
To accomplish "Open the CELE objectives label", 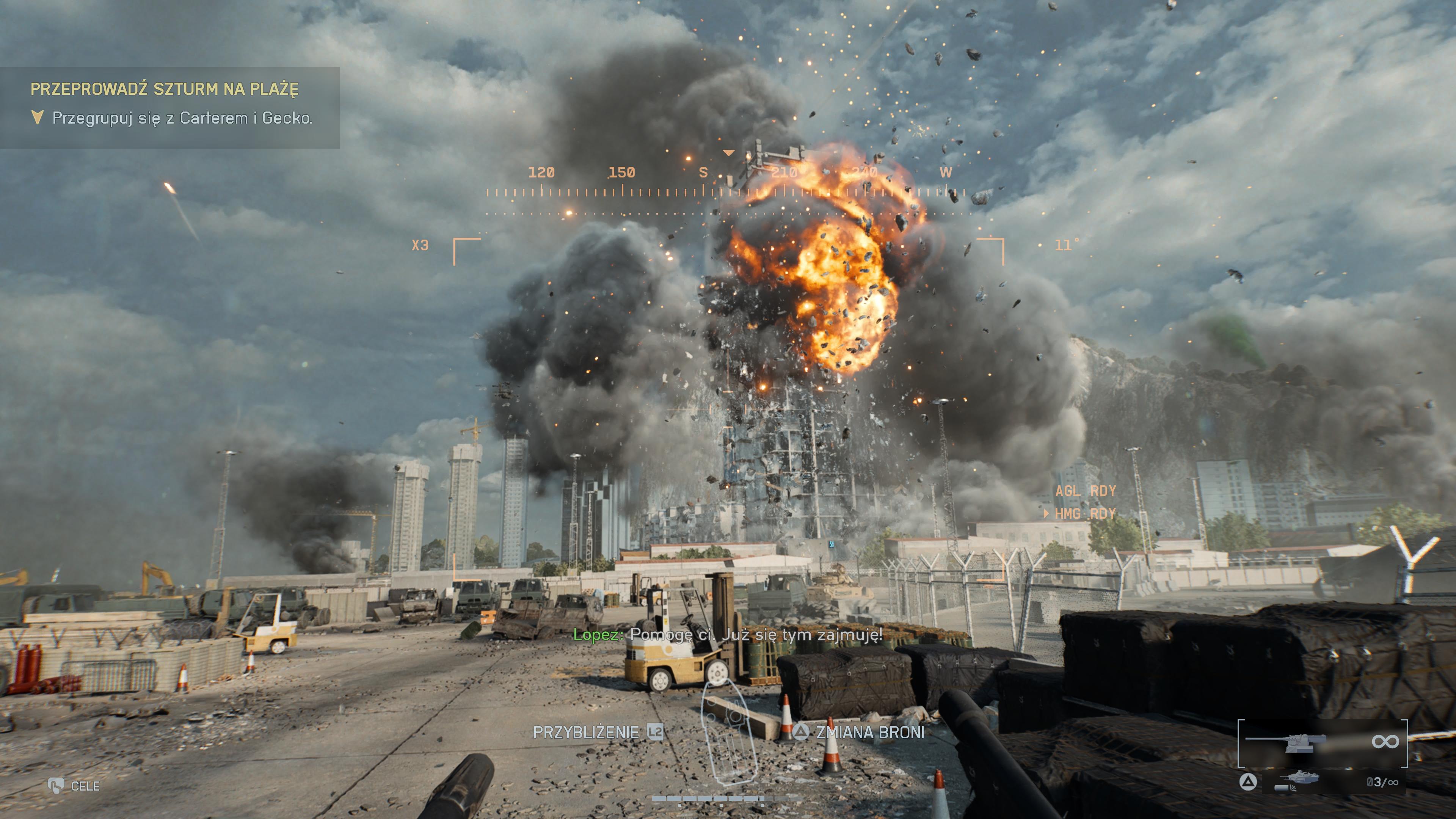I will click(85, 786).
